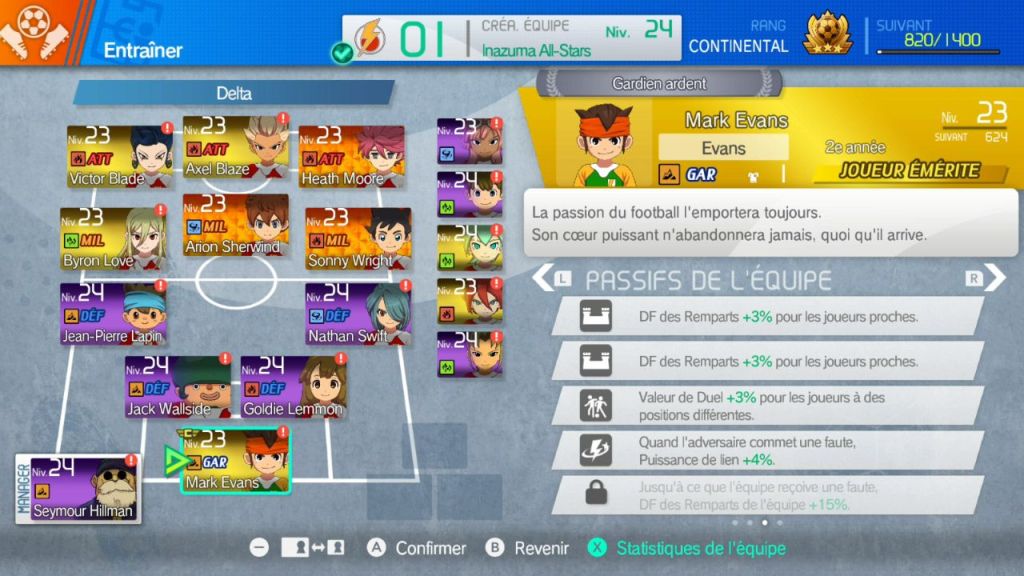
Task: Choose Jack Wallside's defender card
Action: pyautogui.click(x=178, y=386)
